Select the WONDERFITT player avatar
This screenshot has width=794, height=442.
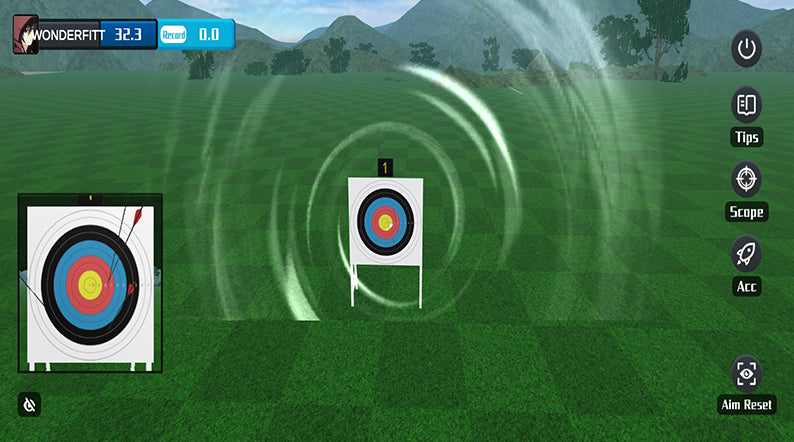(24, 35)
